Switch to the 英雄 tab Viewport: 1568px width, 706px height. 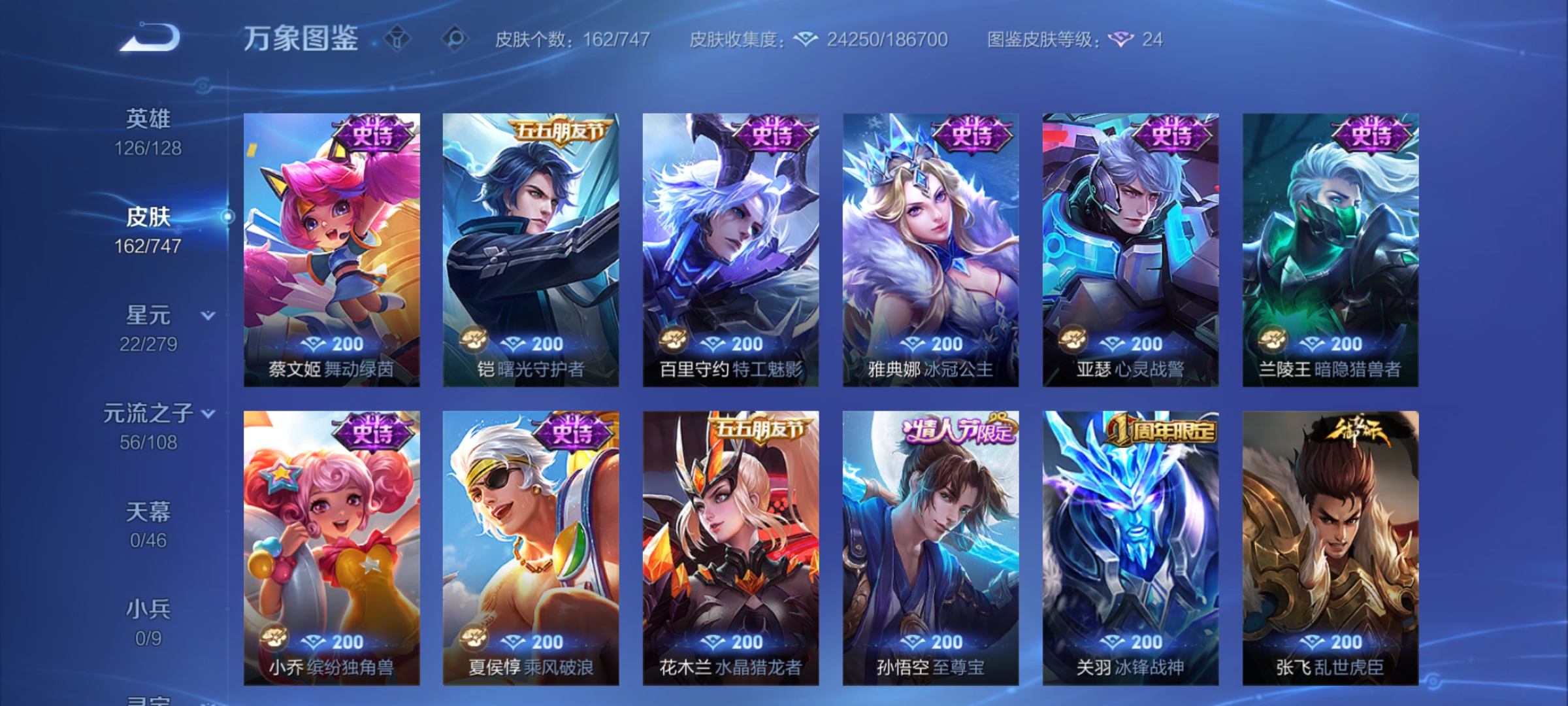[148, 120]
